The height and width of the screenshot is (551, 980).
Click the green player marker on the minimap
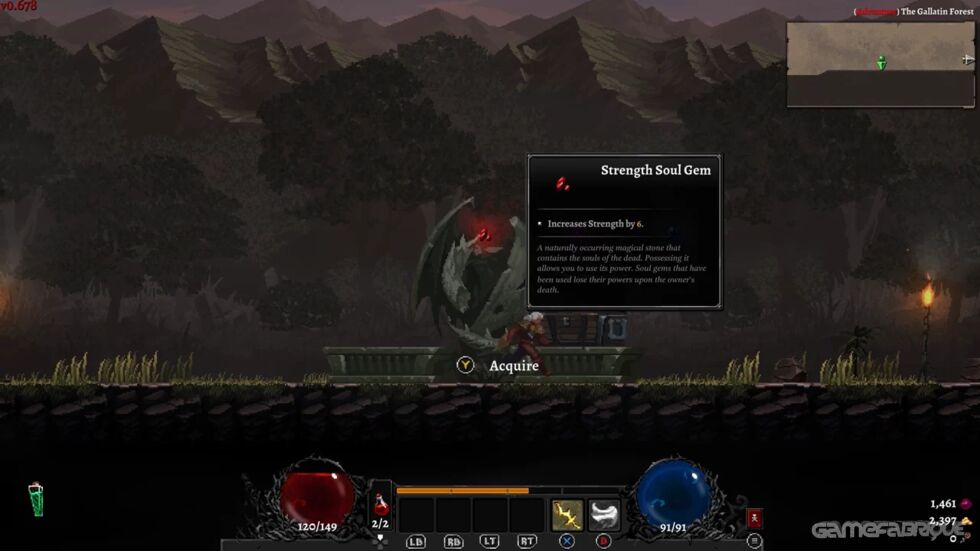[881, 63]
